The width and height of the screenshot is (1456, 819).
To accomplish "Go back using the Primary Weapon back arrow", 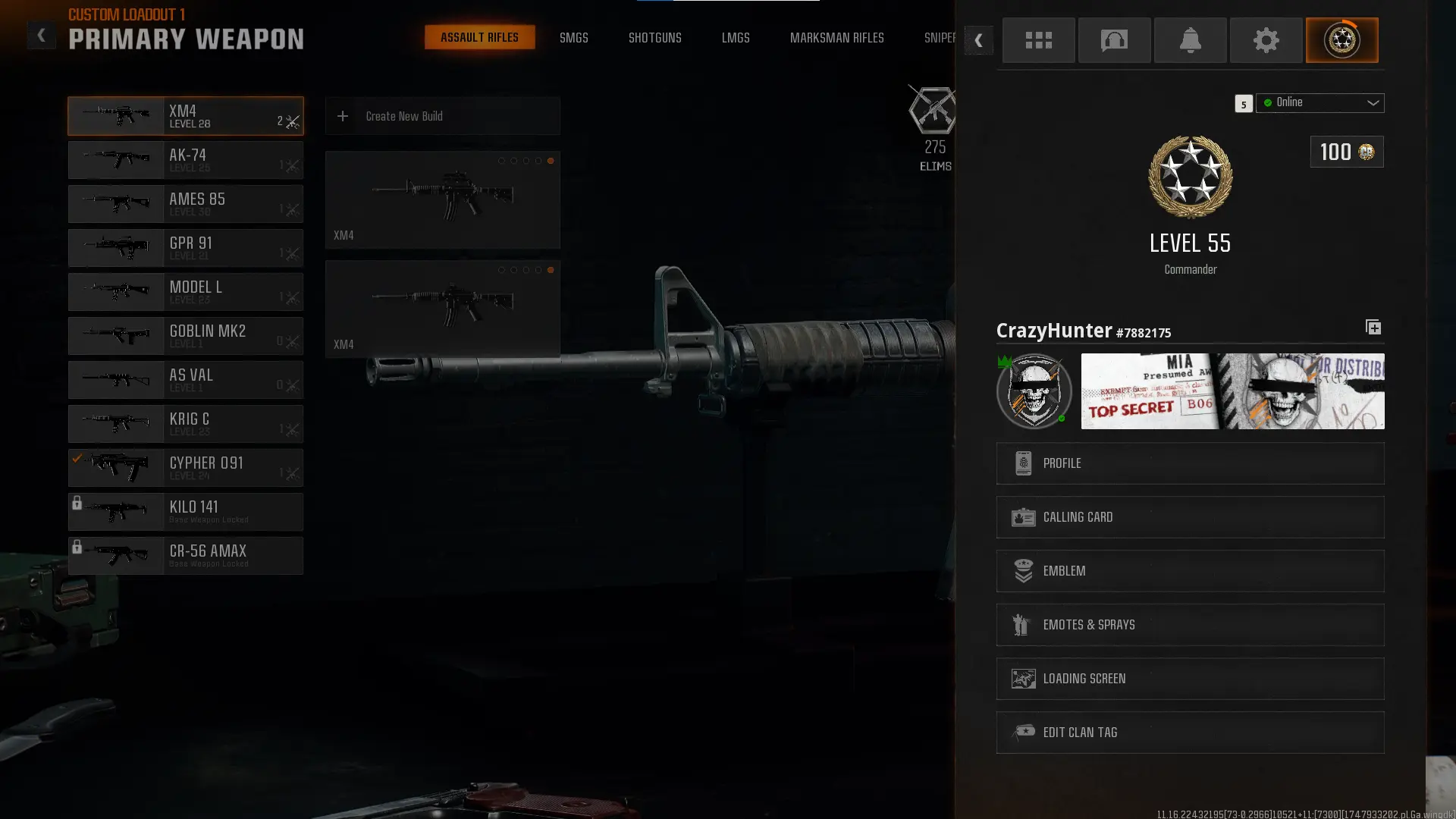I will tap(42, 35).
